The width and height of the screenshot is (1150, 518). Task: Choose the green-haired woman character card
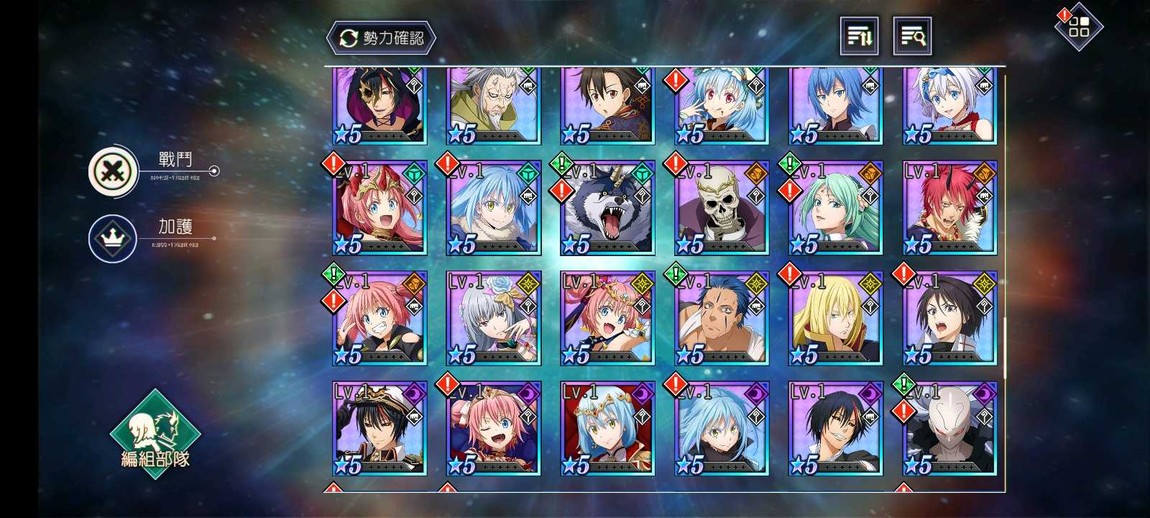click(836, 208)
